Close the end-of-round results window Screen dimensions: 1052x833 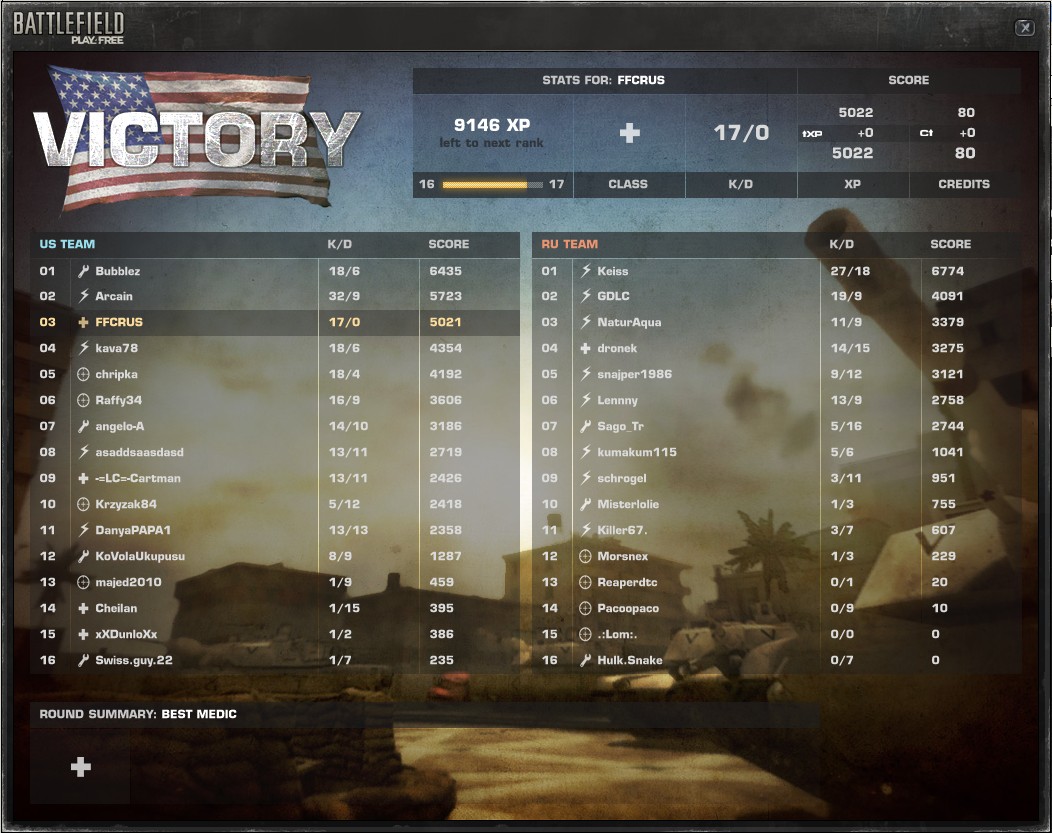point(1024,28)
